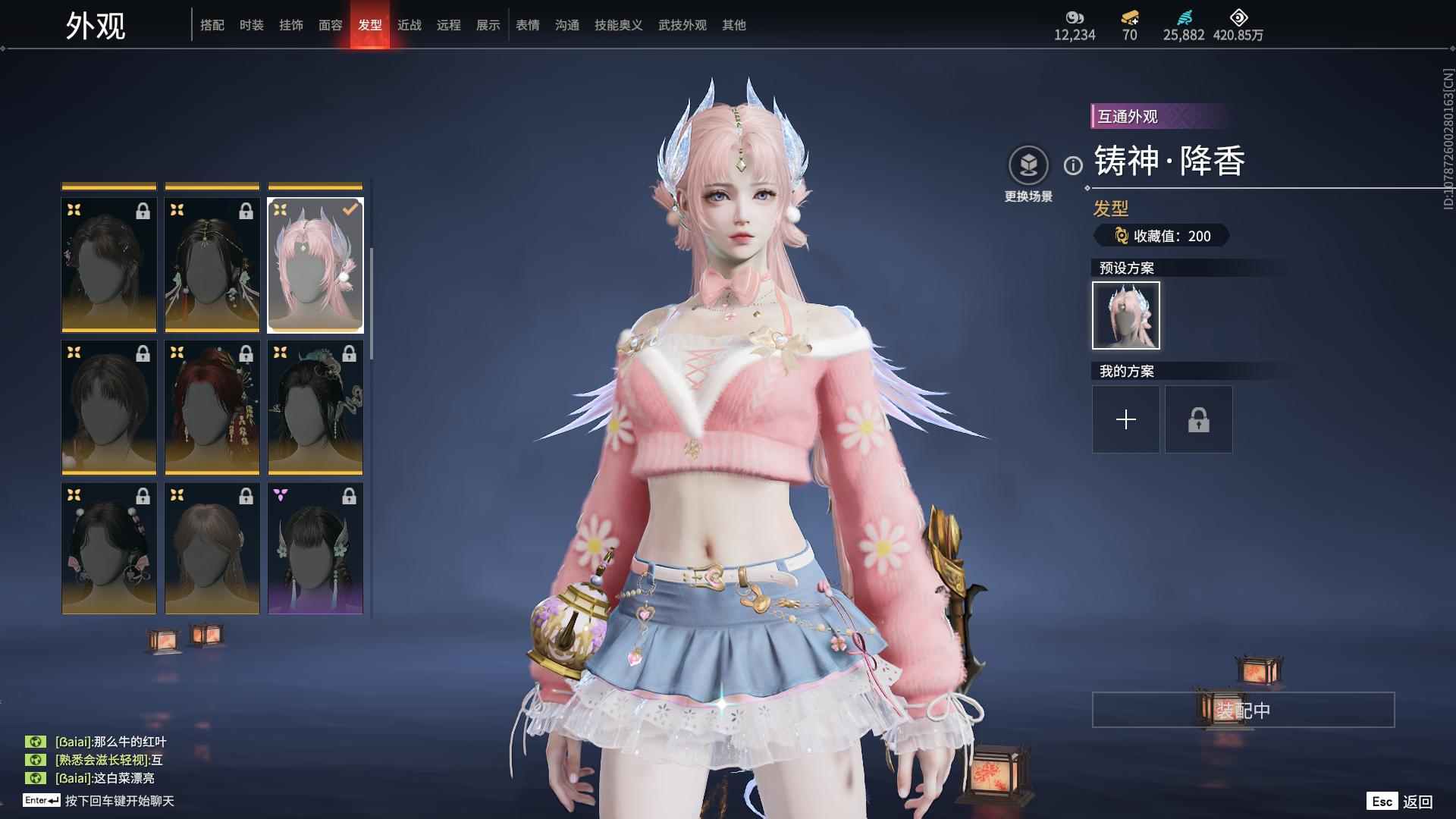Add a new plan with the plus button
1456x819 pixels.
[1125, 419]
